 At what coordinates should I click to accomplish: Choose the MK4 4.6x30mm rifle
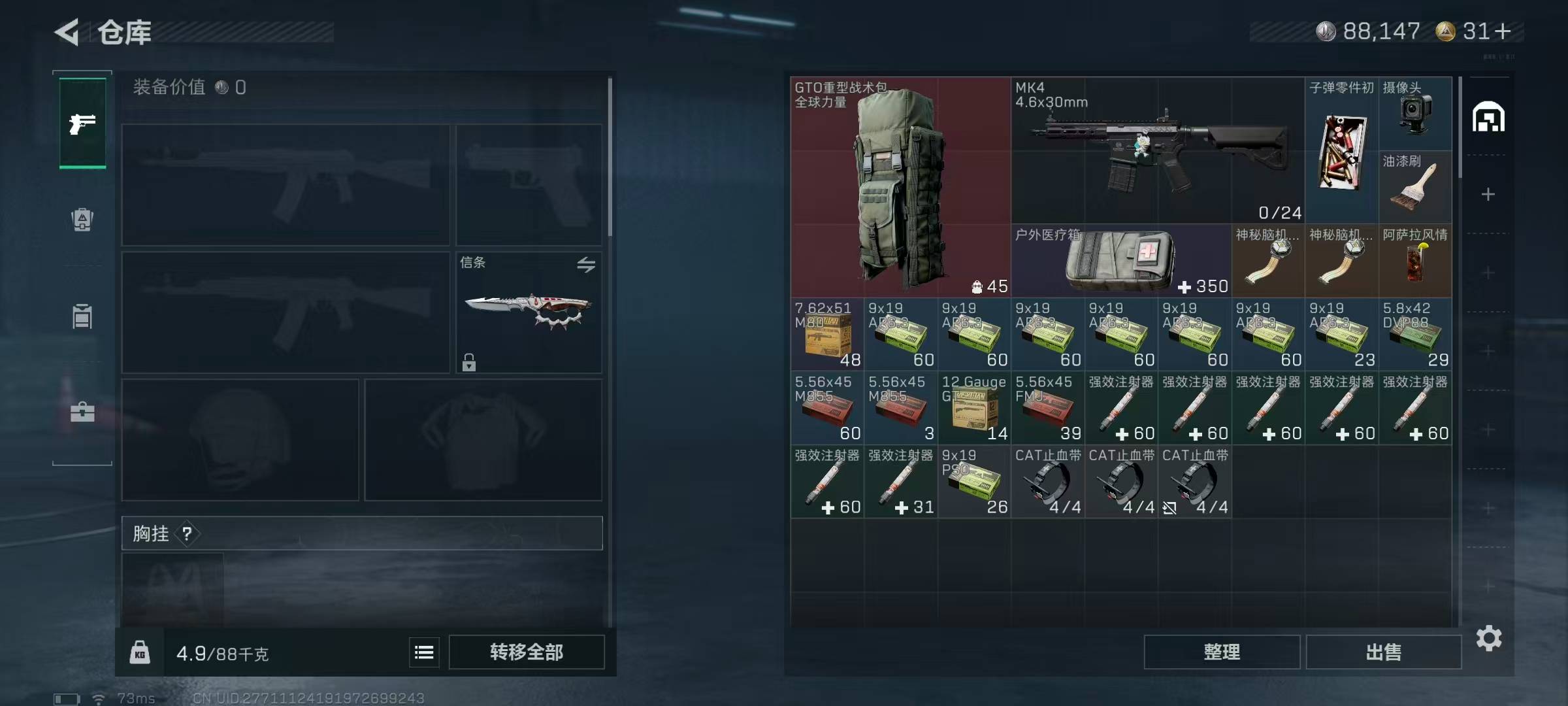tap(1157, 150)
